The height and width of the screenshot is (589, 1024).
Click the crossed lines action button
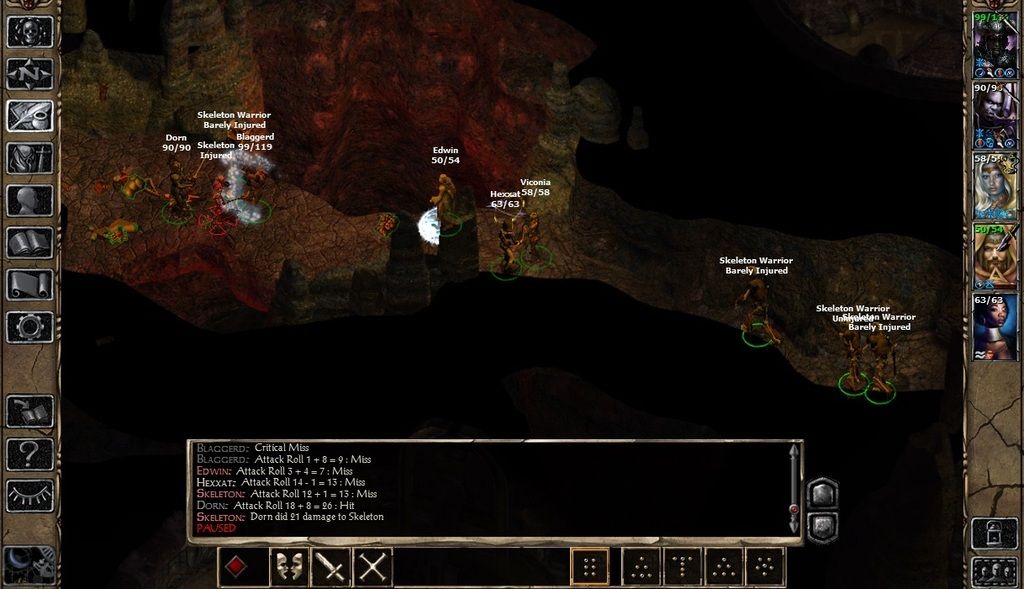click(373, 568)
